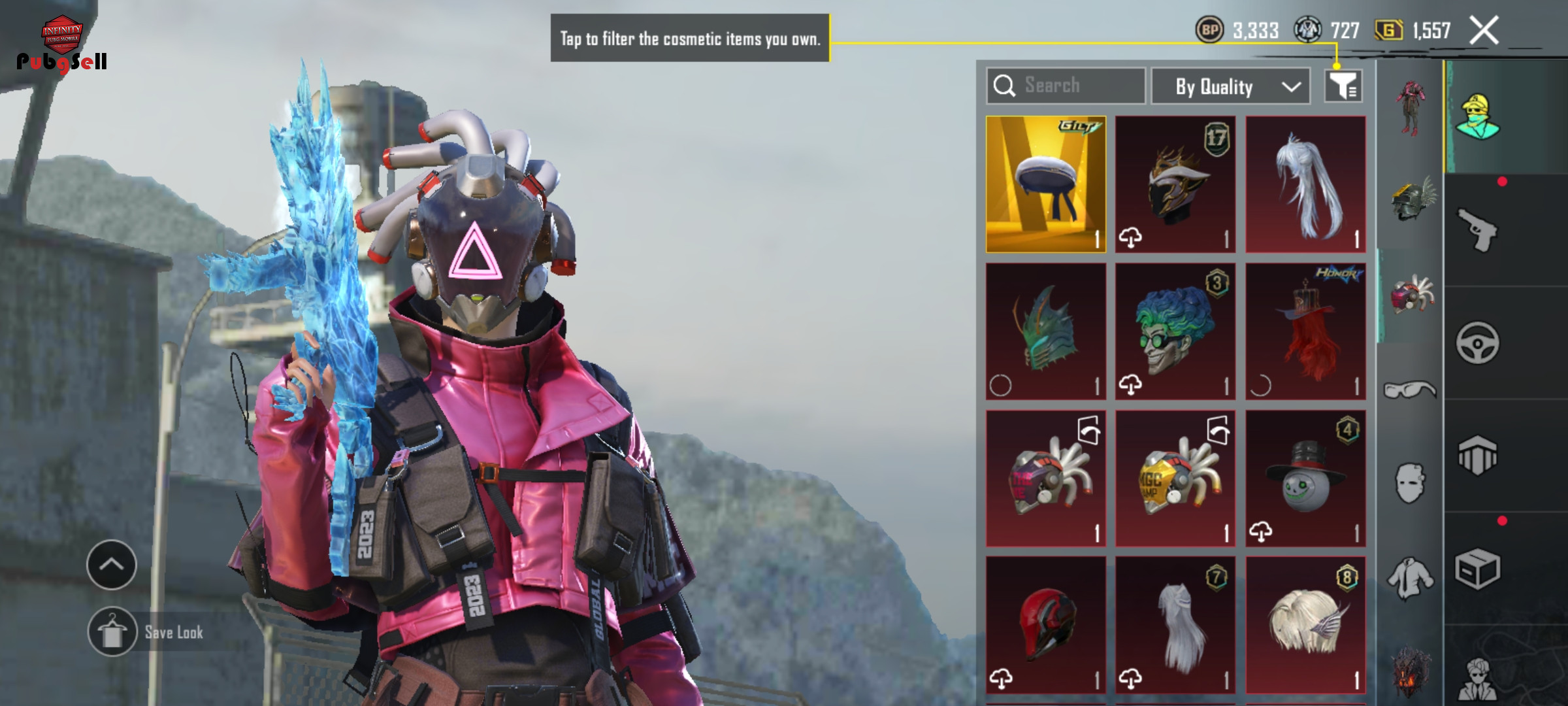Screen dimensions: 1568x706
Task: Select the green-haired joker mask item
Action: (1175, 331)
